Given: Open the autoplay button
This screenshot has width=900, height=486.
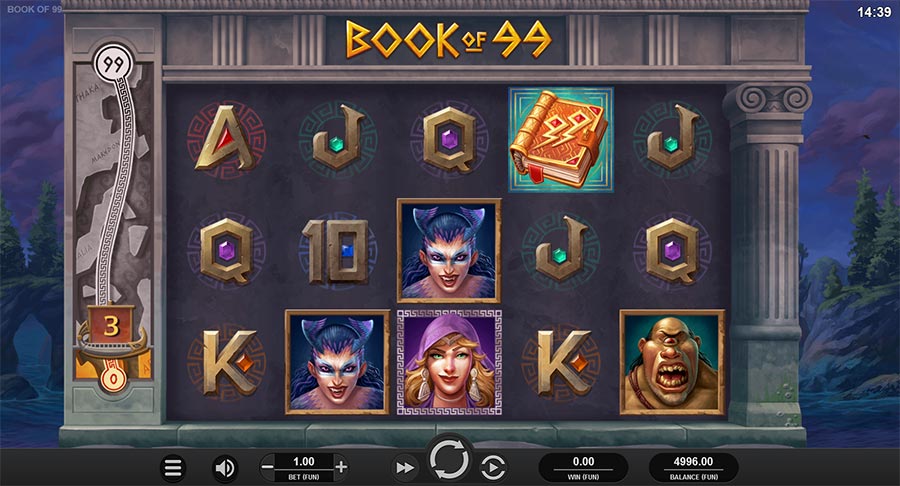Looking at the screenshot, I should 493,467.
